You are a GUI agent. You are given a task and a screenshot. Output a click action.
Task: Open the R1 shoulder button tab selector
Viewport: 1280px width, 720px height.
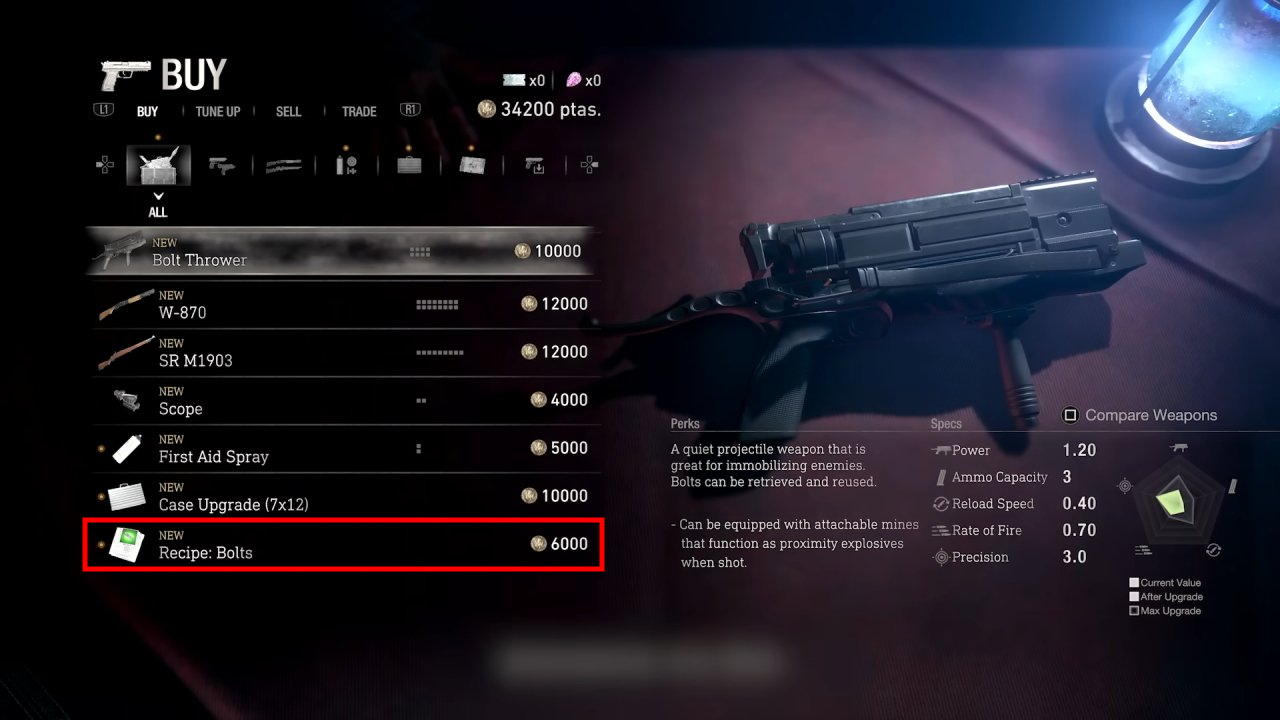pyautogui.click(x=410, y=111)
